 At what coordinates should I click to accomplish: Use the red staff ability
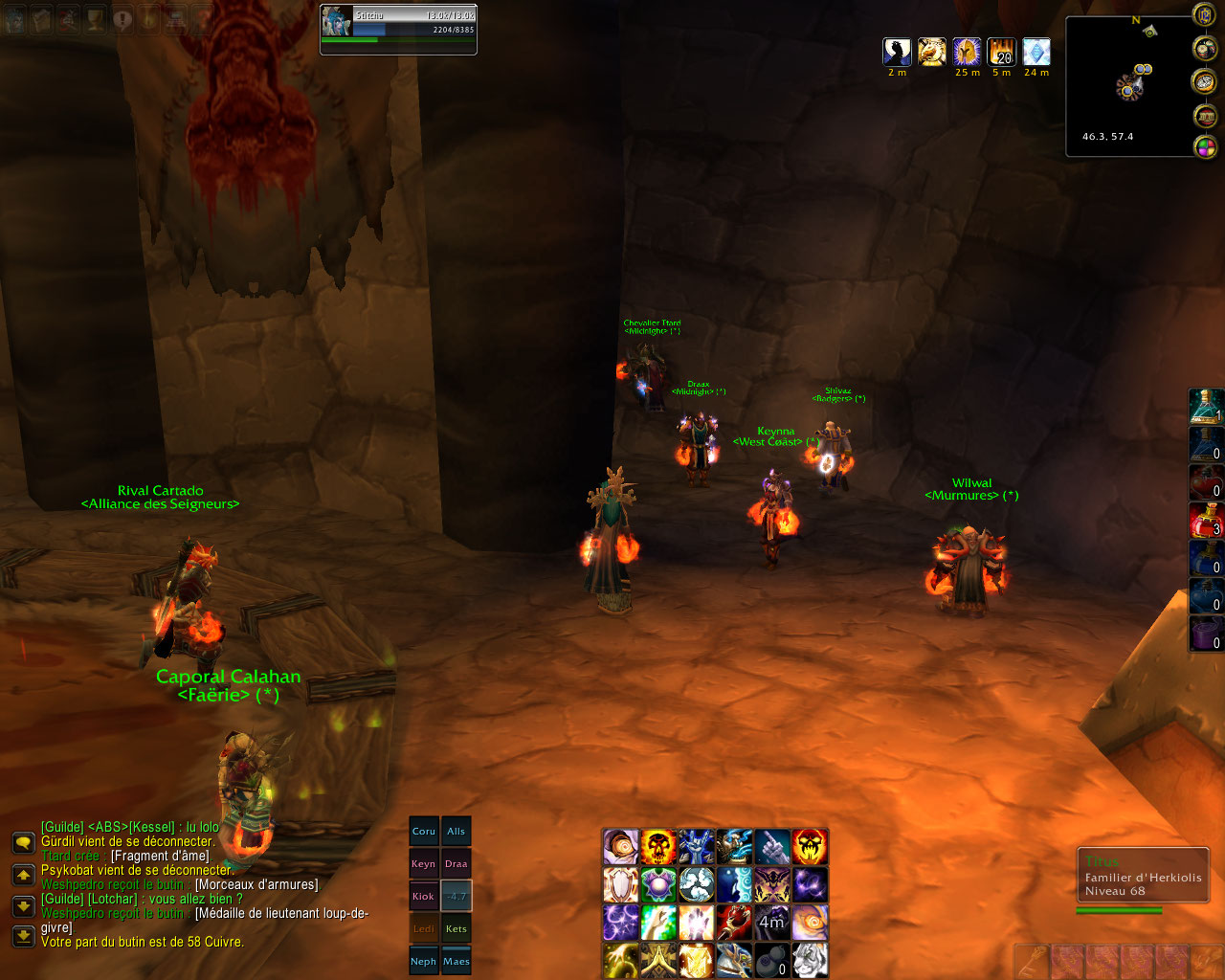[x=734, y=923]
